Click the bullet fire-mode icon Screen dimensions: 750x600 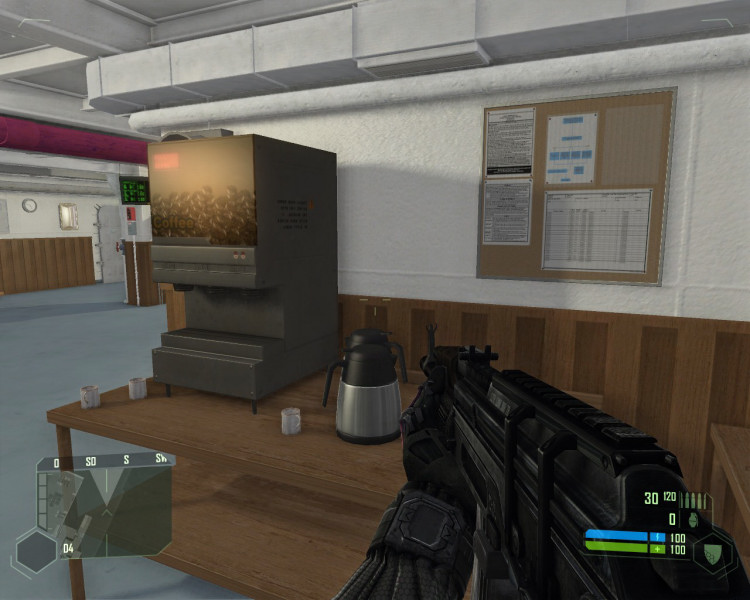pyautogui.click(x=695, y=499)
